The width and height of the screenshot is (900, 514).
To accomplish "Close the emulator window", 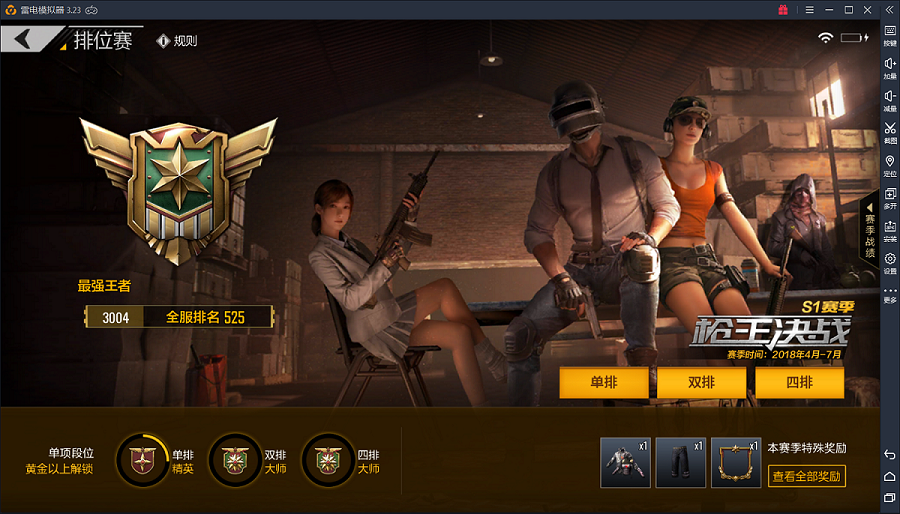I will (868, 9).
